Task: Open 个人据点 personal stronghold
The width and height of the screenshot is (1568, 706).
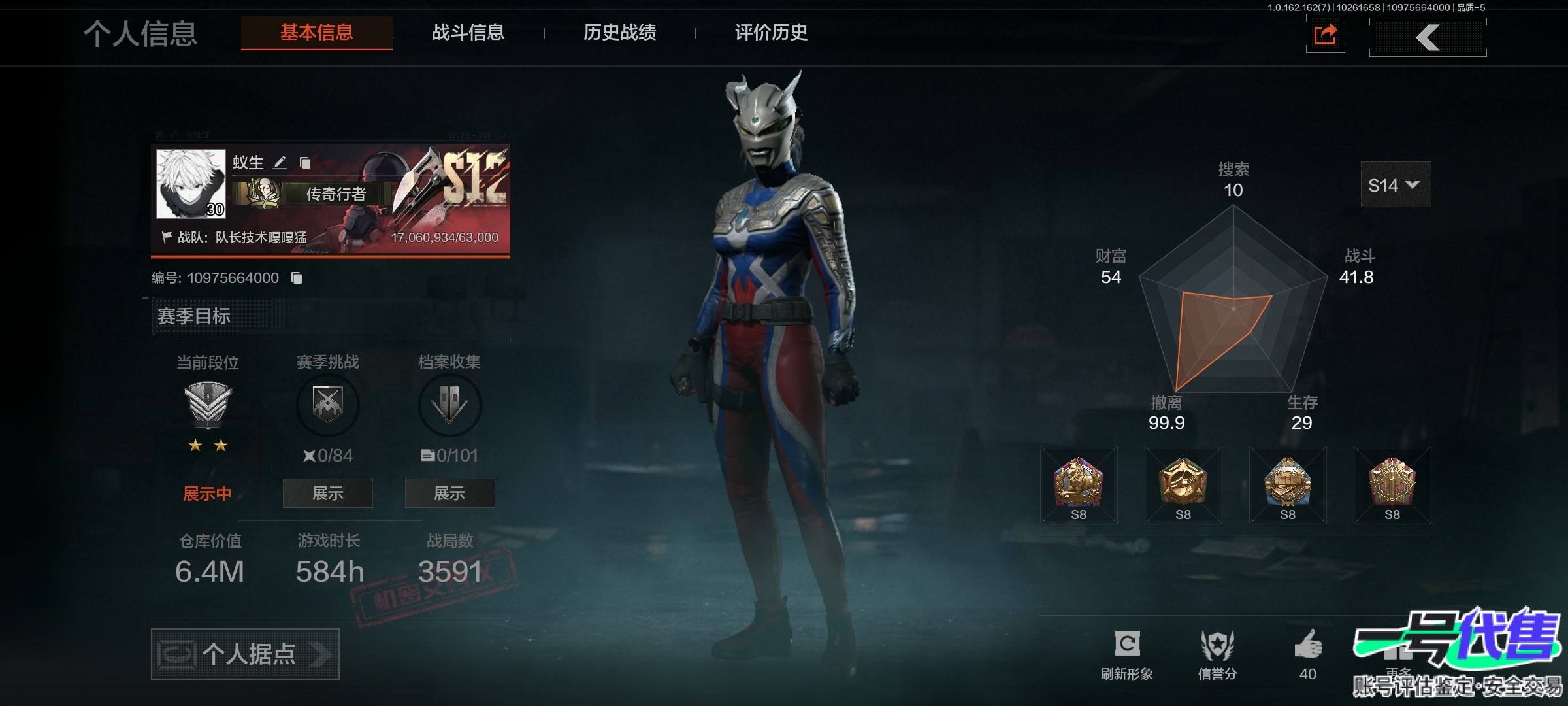Action: pos(245,654)
